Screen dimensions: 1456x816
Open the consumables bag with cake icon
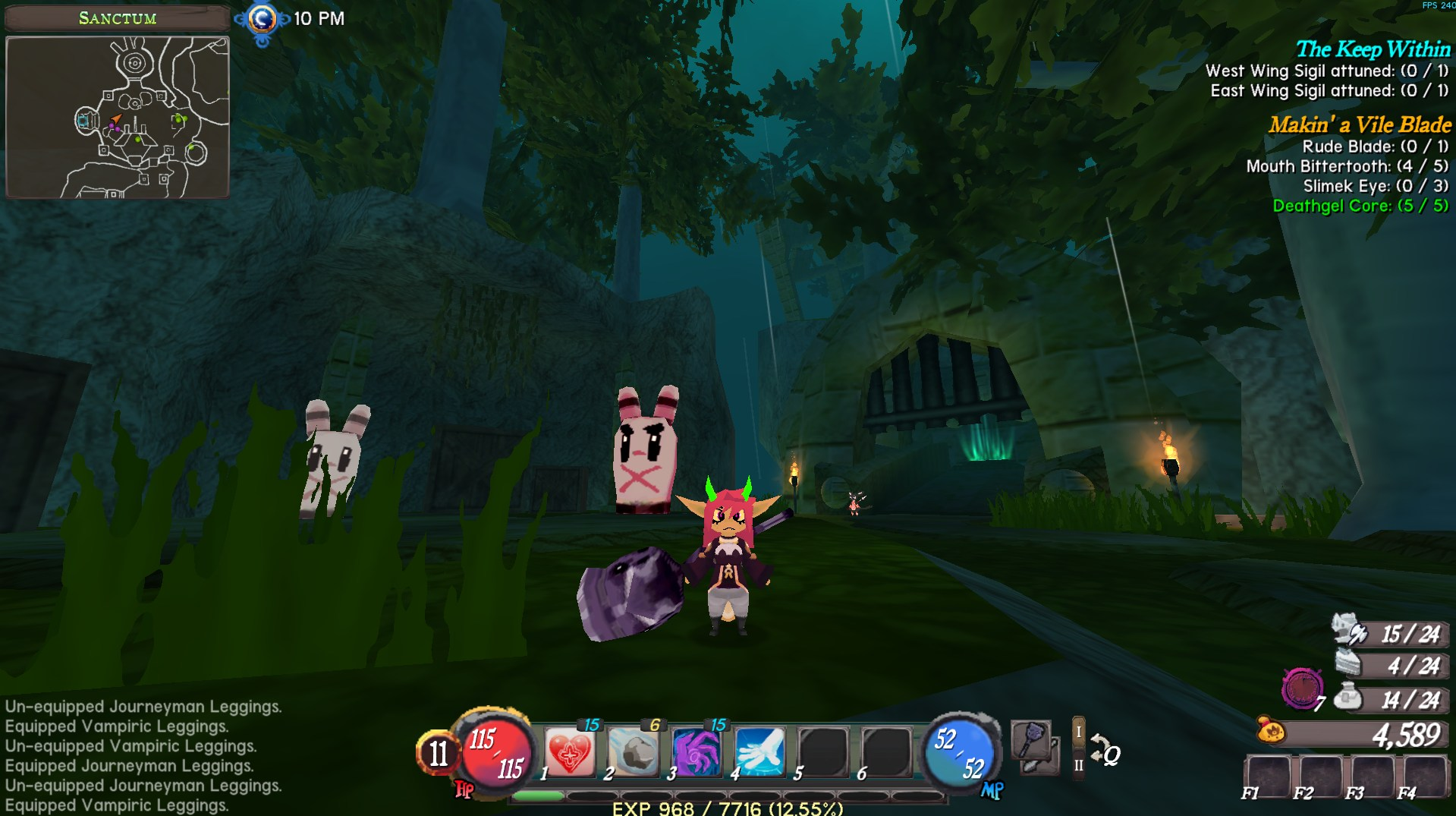[x=1349, y=664]
